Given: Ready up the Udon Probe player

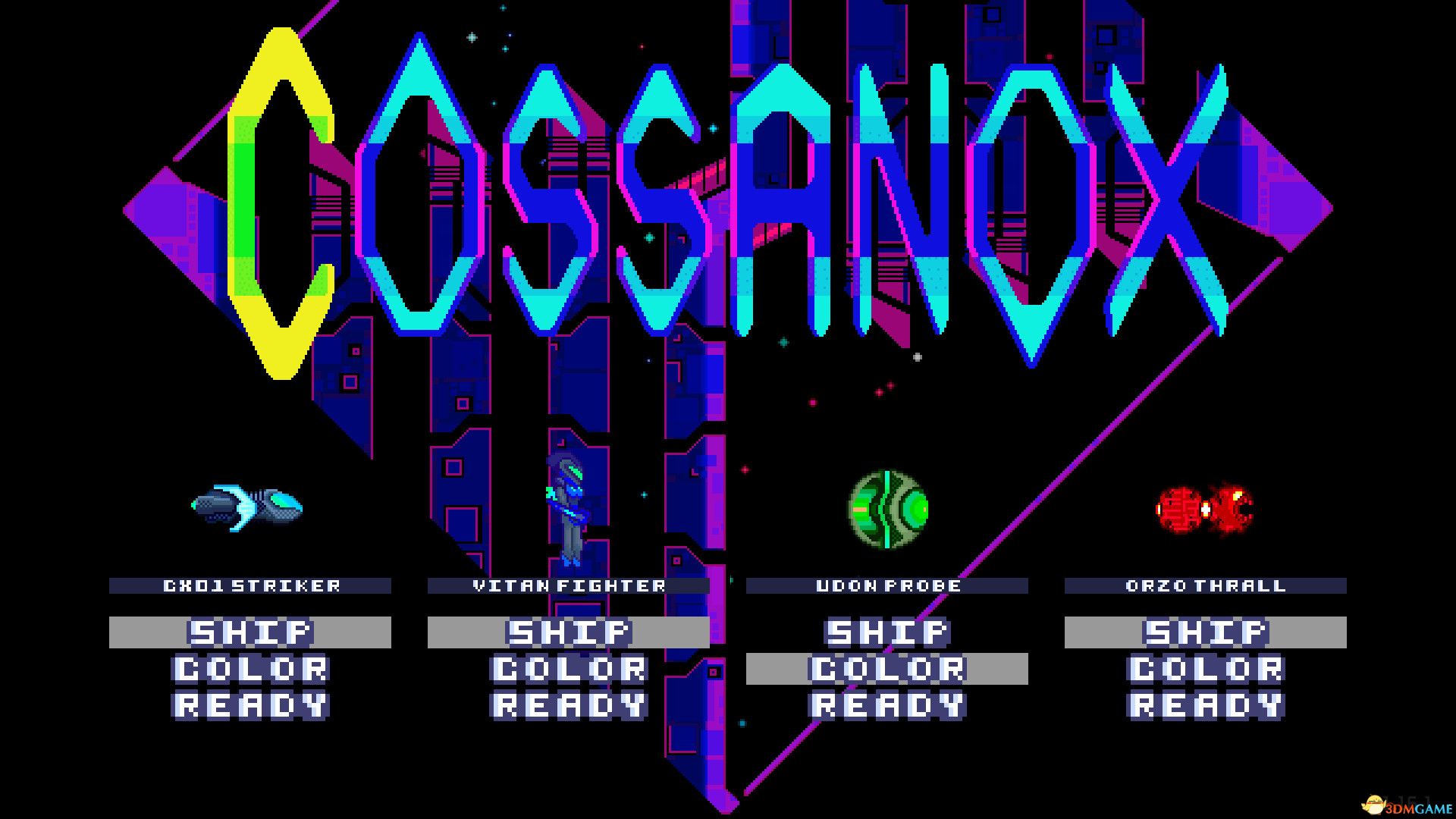Looking at the screenshot, I should click(887, 705).
